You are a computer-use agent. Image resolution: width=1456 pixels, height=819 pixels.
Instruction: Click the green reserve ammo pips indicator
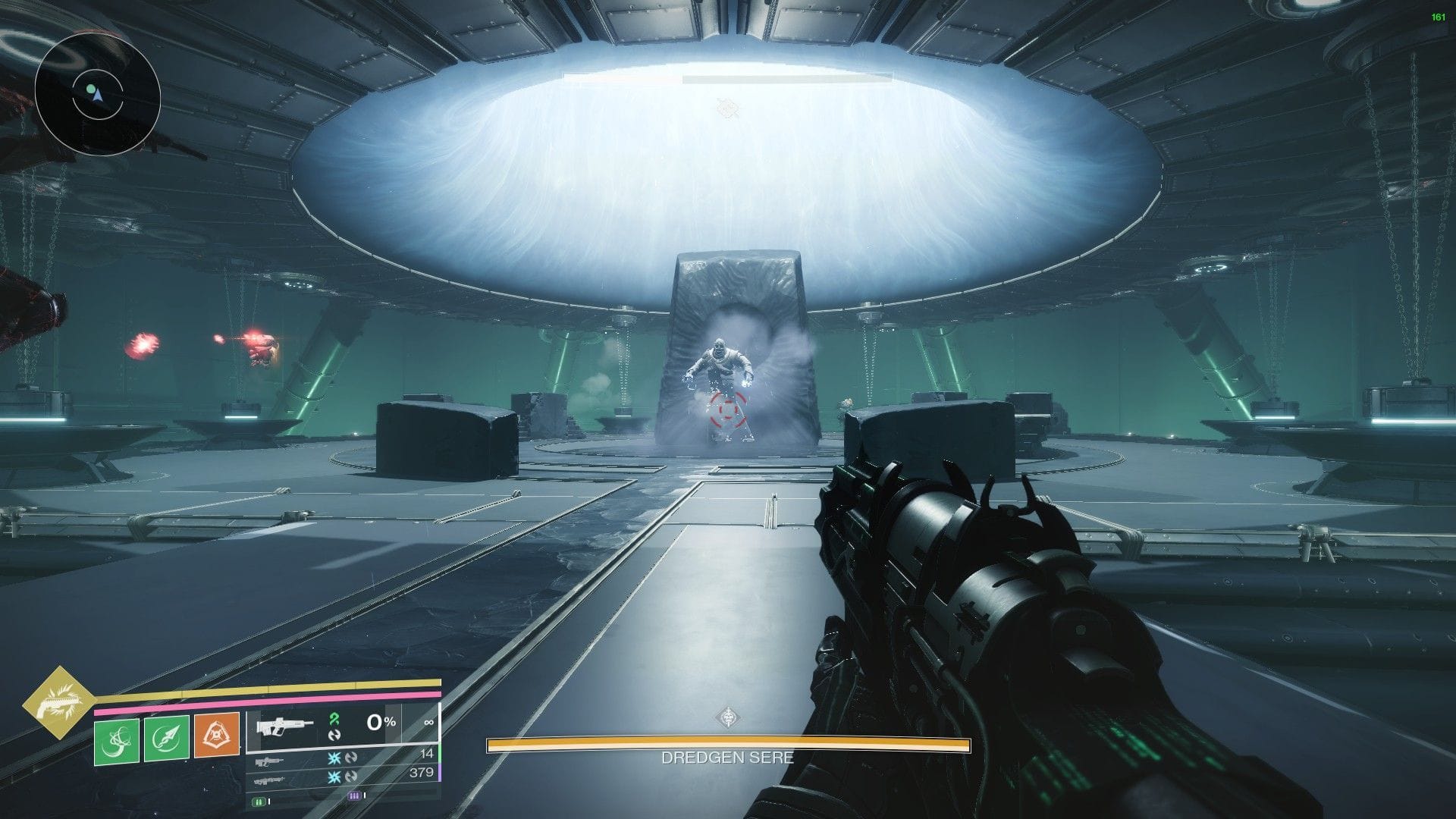(x=259, y=802)
